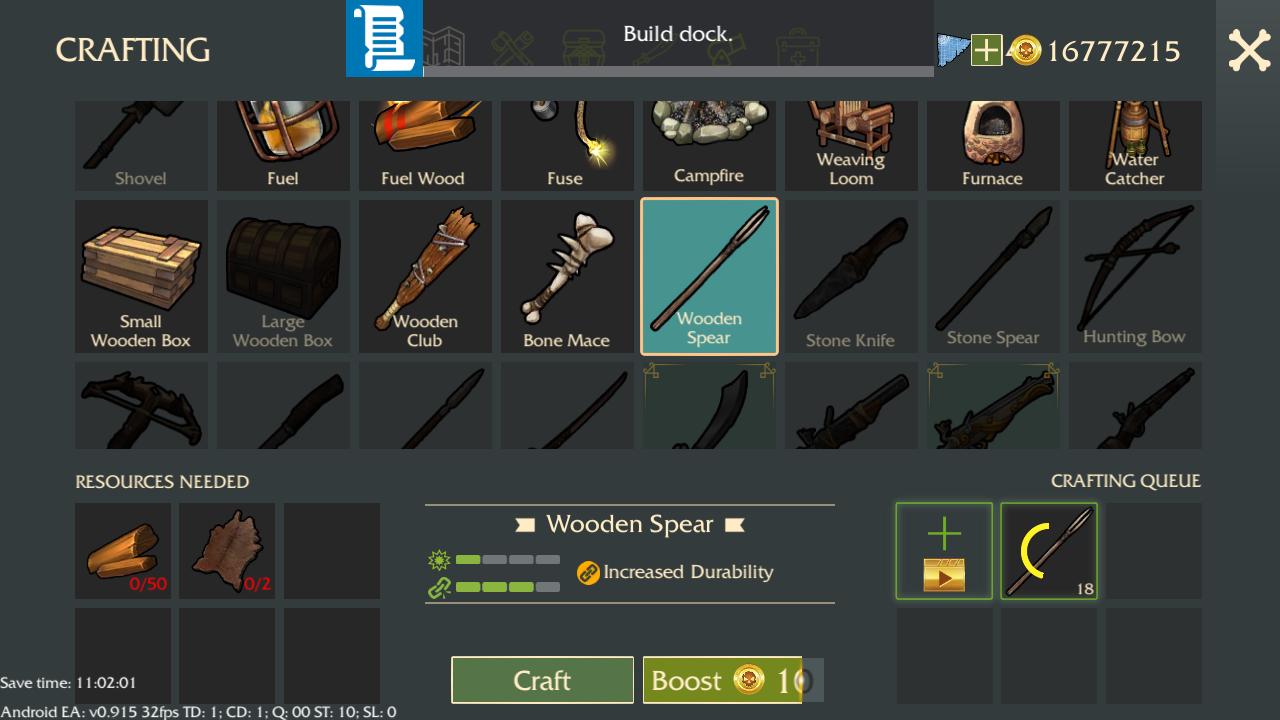The height and width of the screenshot is (720, 1280).
Task: Select the Campfire recipe
Action: [x=709, y=145]
